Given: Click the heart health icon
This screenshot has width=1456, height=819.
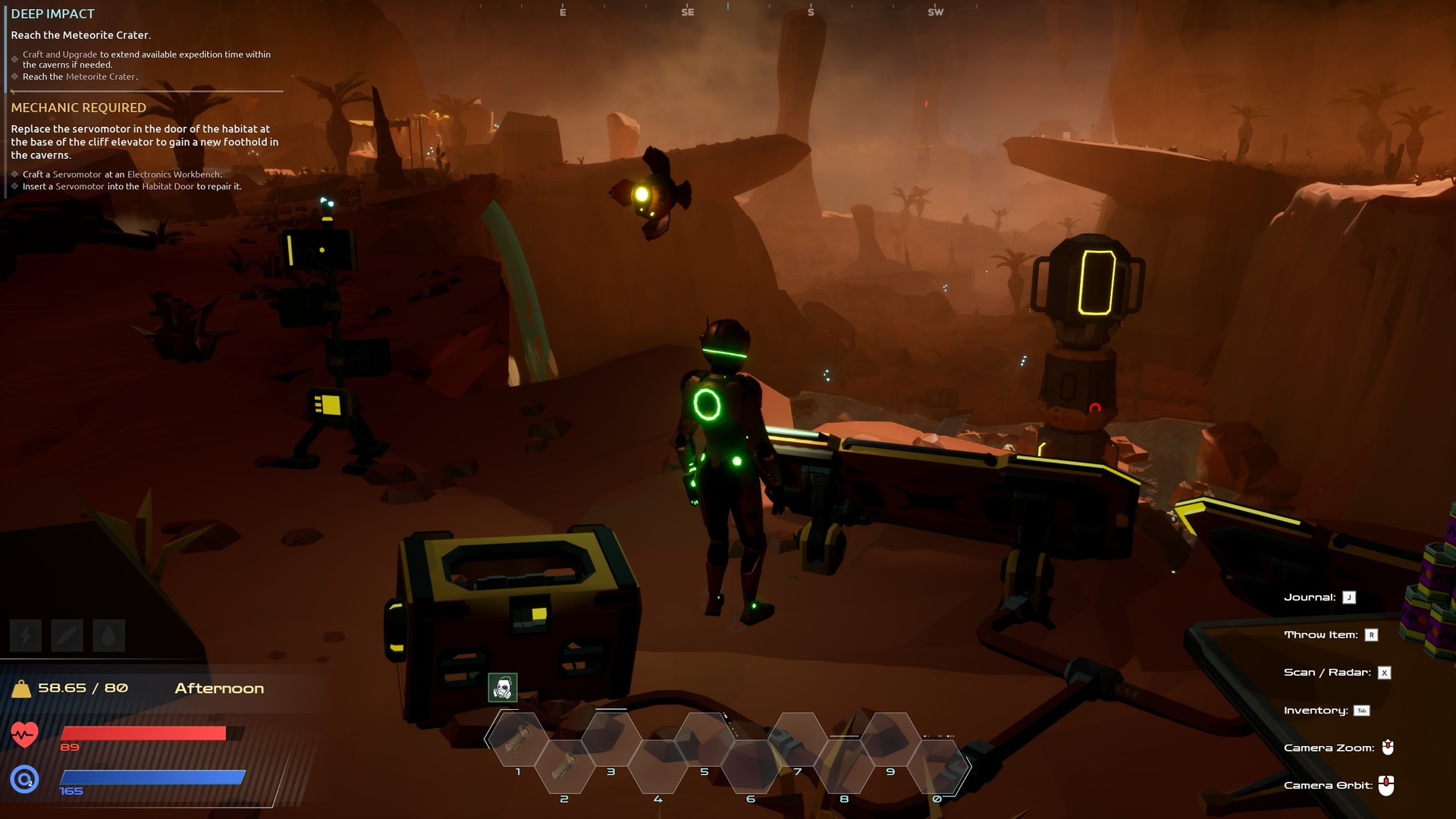Looking at the screenshot, I should pyautogui.click(x=24, y=733).
